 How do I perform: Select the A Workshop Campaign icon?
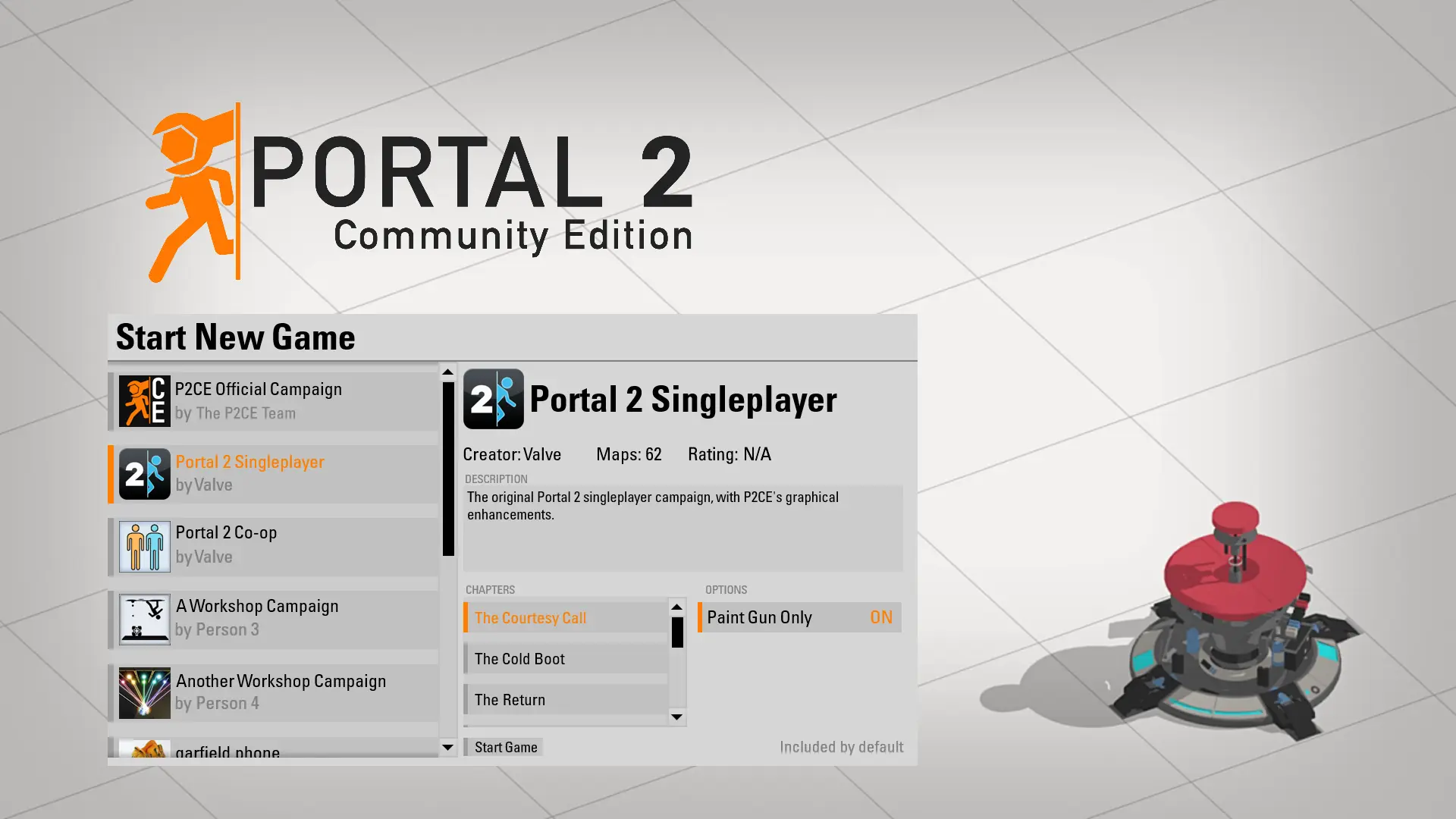point(144,619)
